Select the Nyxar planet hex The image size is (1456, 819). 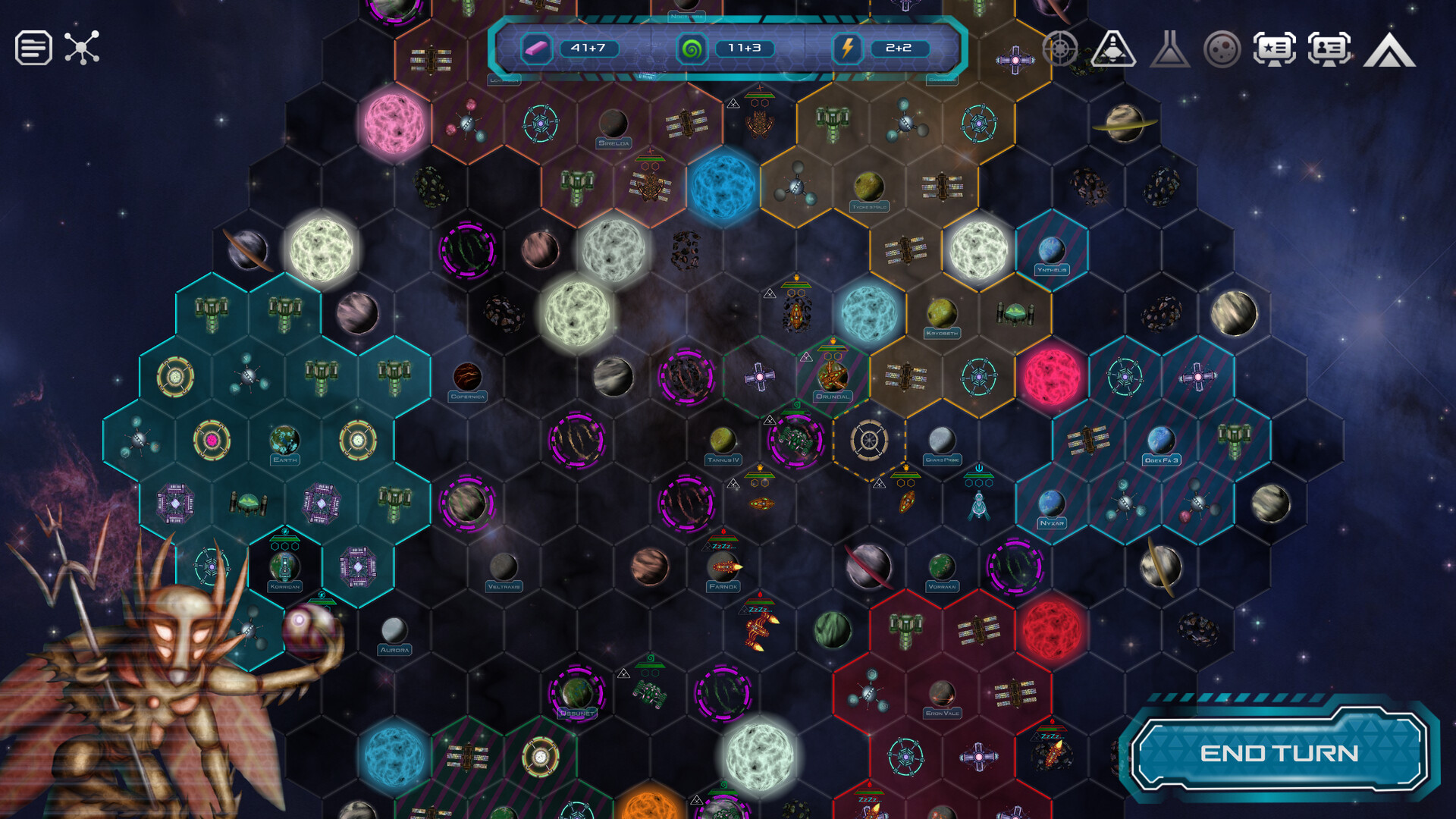pyautogui.click(x=1051, y=502)
